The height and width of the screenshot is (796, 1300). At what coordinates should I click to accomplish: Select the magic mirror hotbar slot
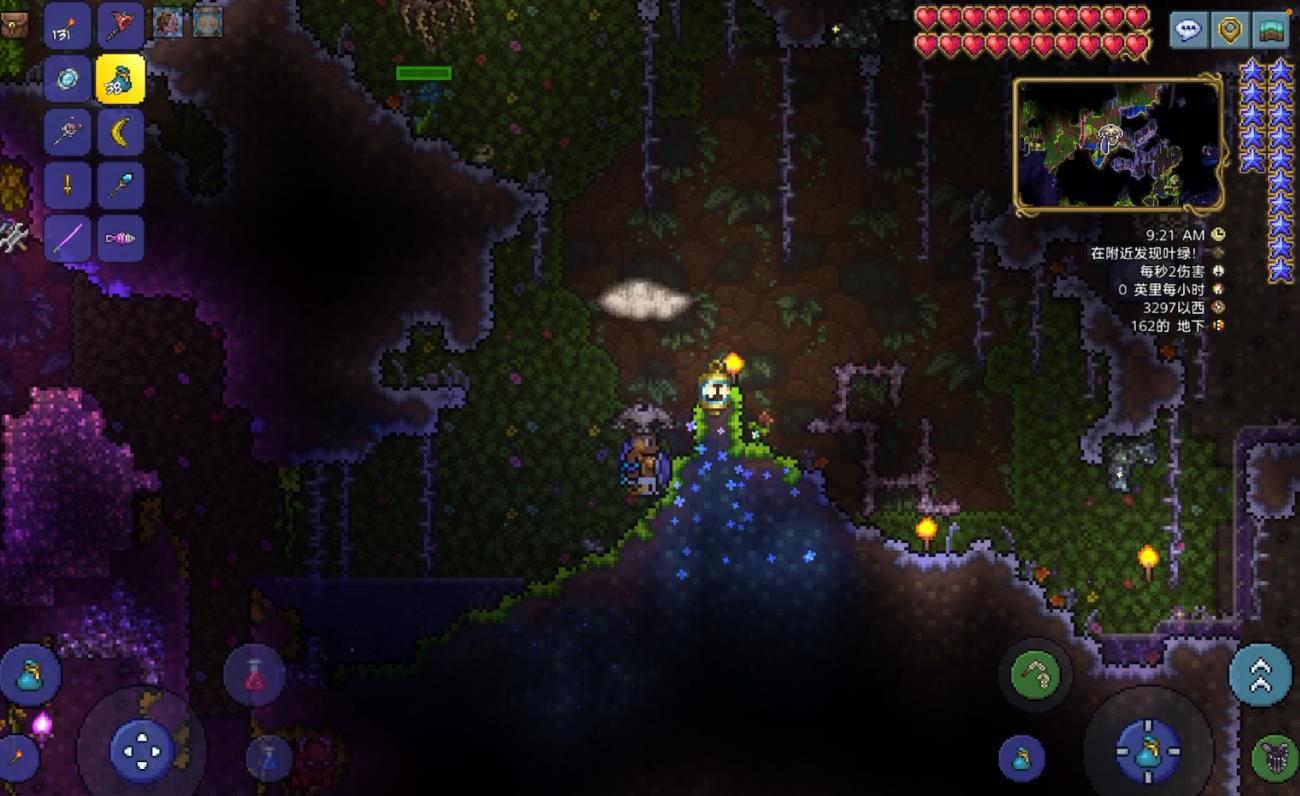click(x=68, y=79)
